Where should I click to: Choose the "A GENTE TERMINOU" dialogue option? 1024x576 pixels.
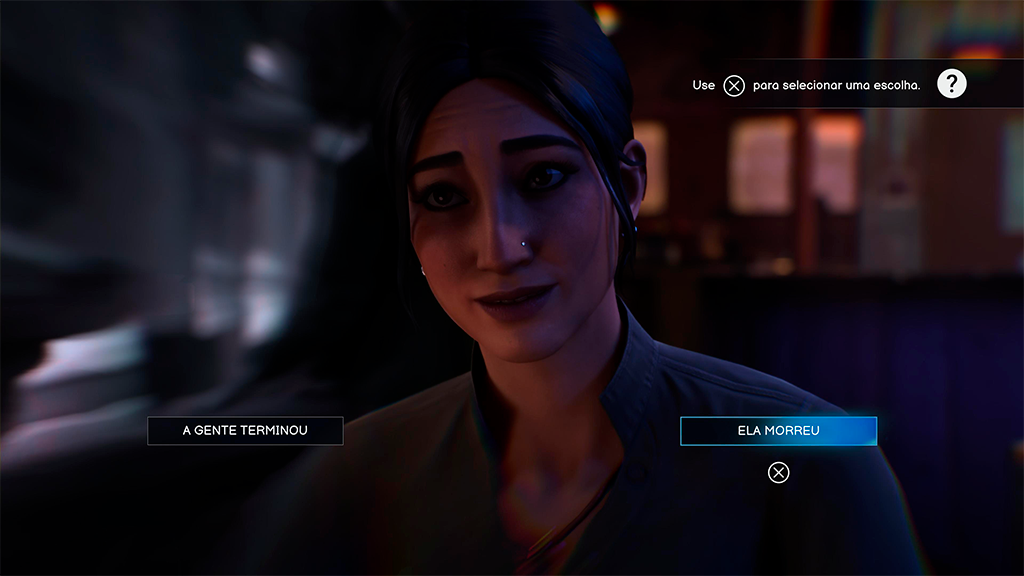pyautogui.click(x=245, y=431)
